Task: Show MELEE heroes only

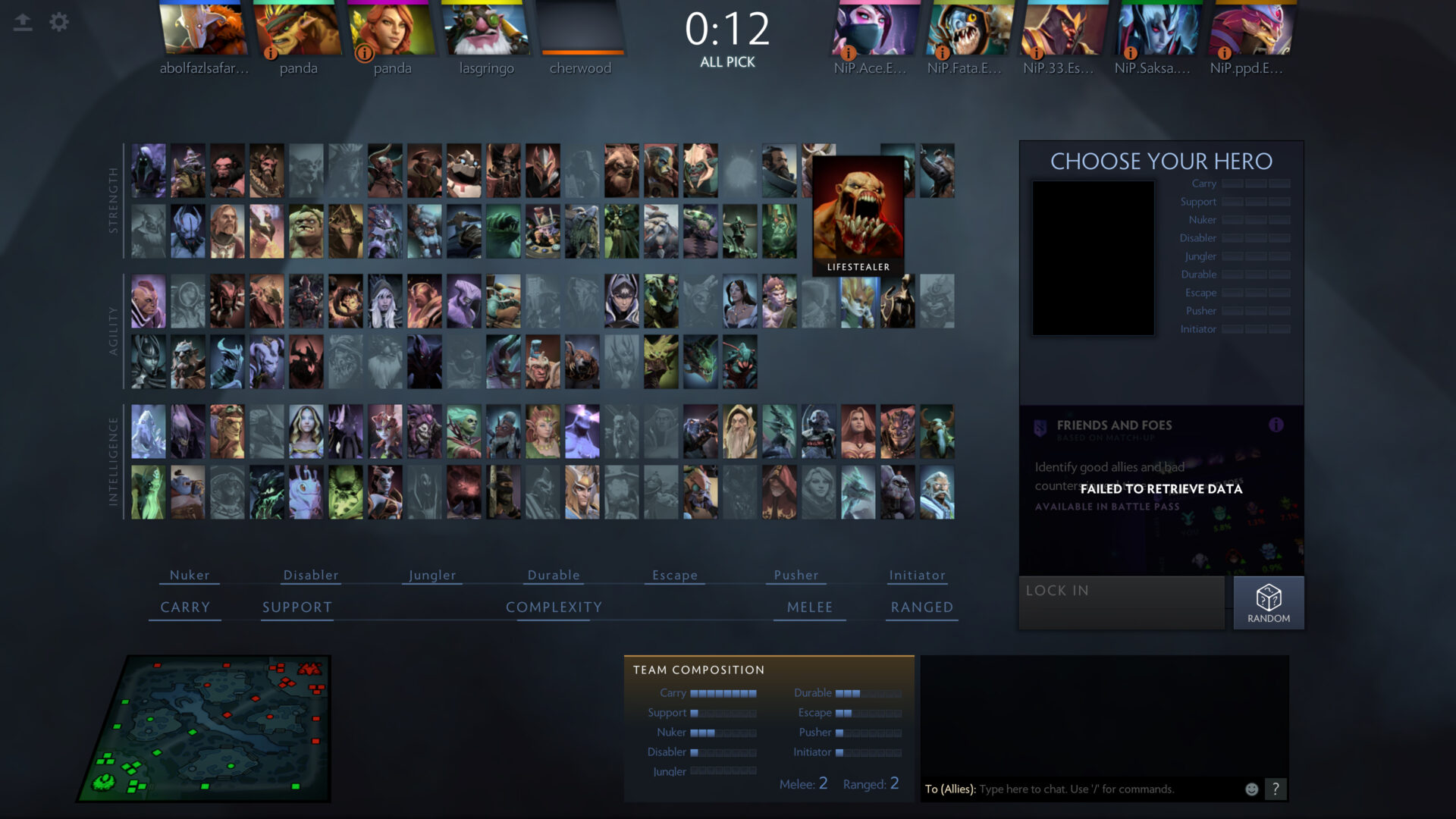Action: pos(810,607)
